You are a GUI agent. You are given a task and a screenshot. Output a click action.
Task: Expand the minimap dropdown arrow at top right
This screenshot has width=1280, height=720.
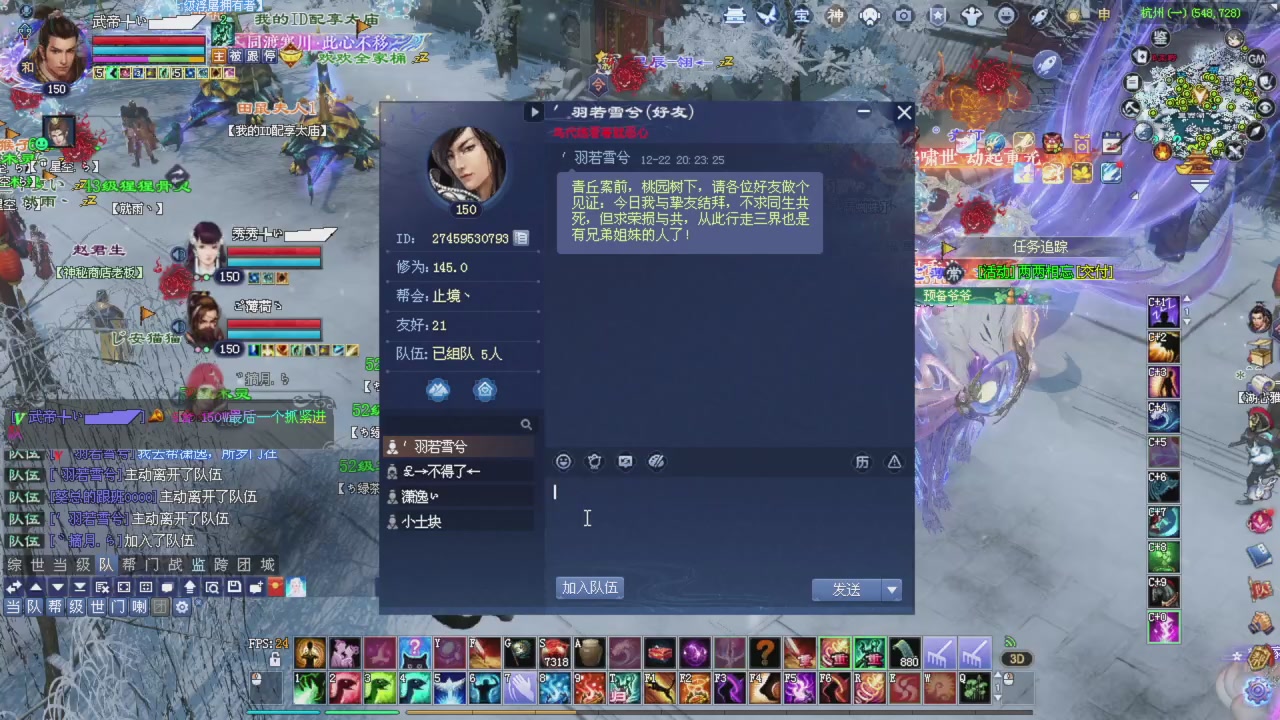coord(1200,187)
